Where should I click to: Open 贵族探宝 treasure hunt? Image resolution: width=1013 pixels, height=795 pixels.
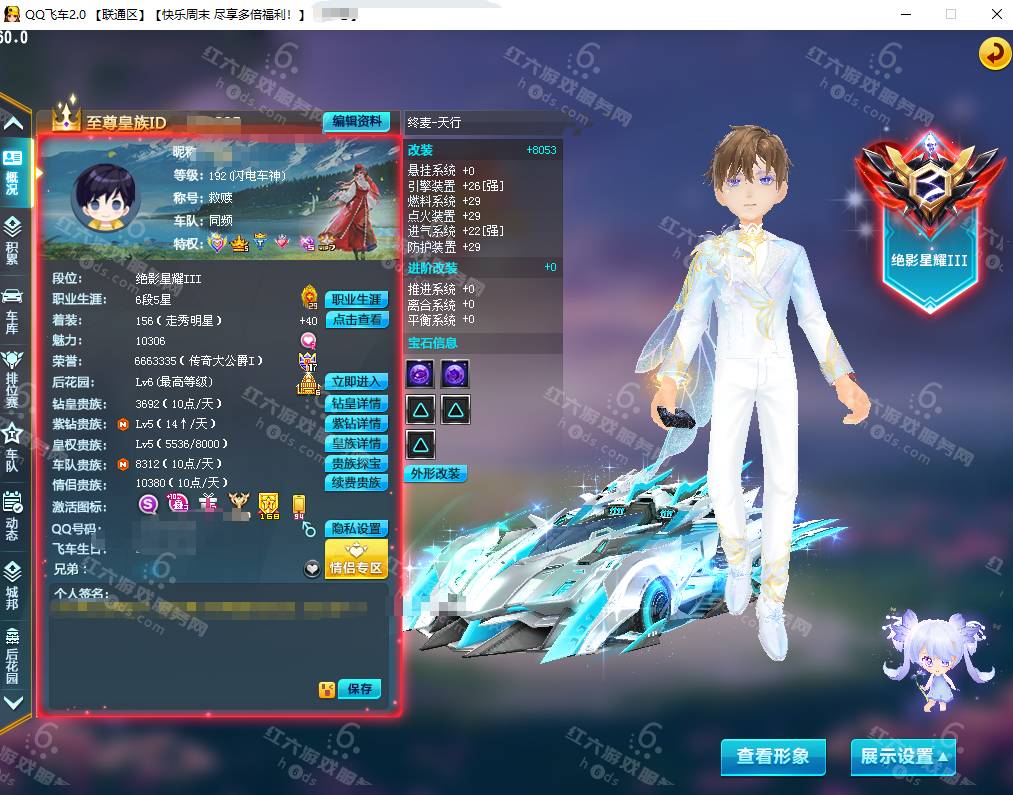357,464
